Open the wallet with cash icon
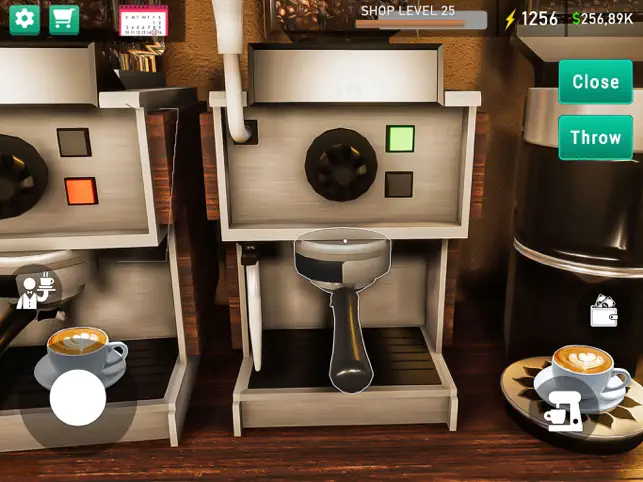Image resolution: width=643 pixels, height=482 pixels. click(603, 312)
